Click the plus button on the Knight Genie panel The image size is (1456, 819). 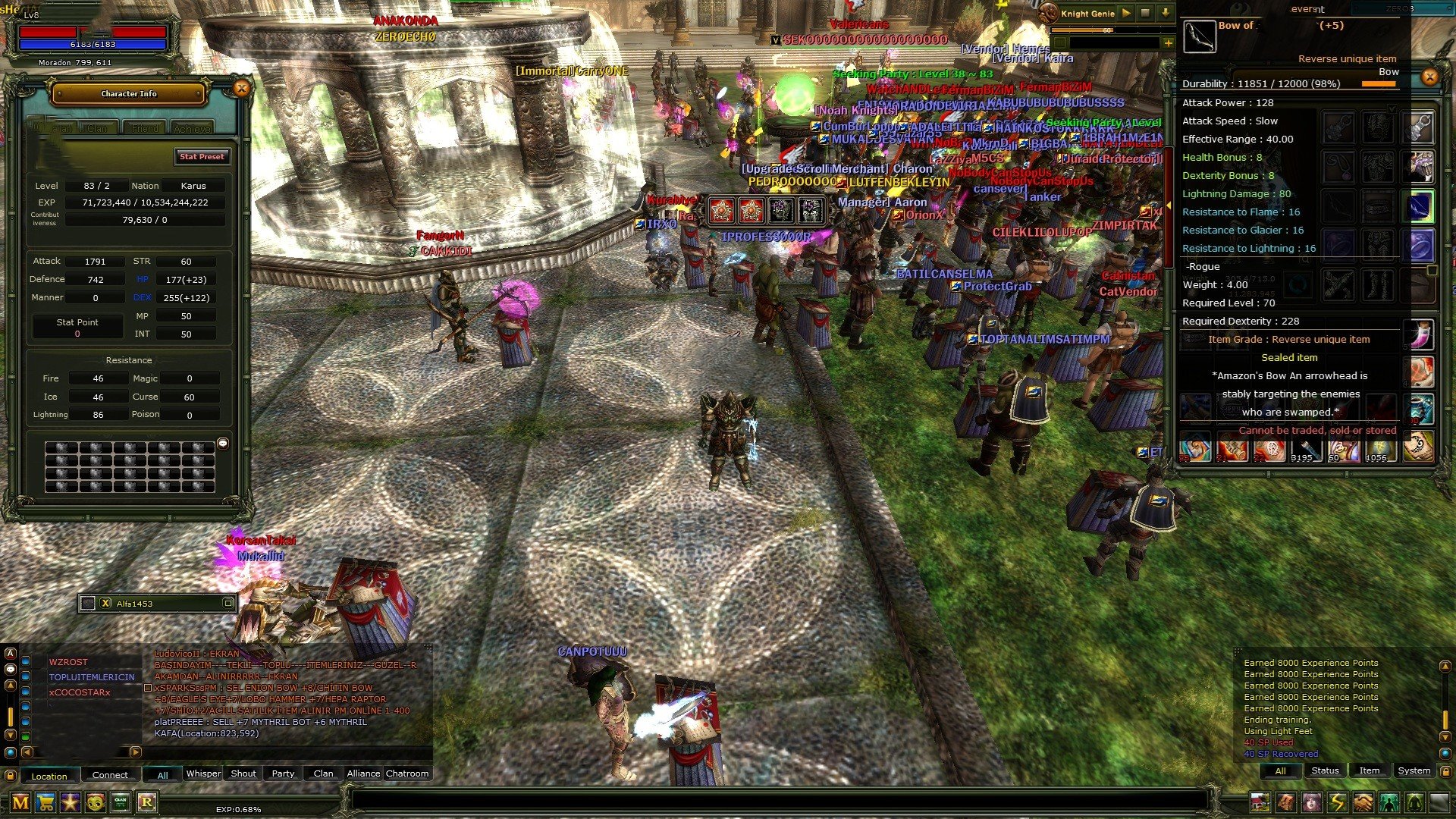[1168, 43]
